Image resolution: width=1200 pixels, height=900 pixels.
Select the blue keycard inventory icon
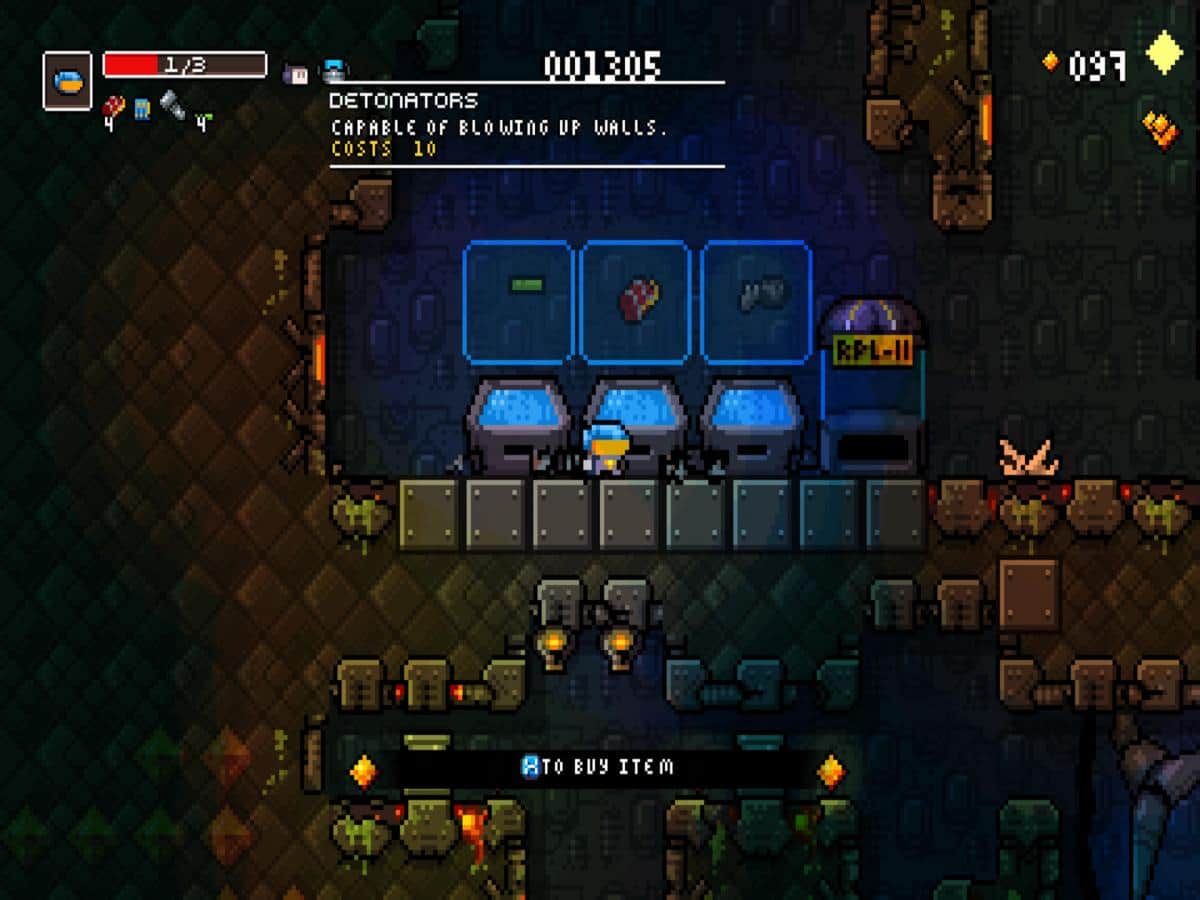(143, 108)
